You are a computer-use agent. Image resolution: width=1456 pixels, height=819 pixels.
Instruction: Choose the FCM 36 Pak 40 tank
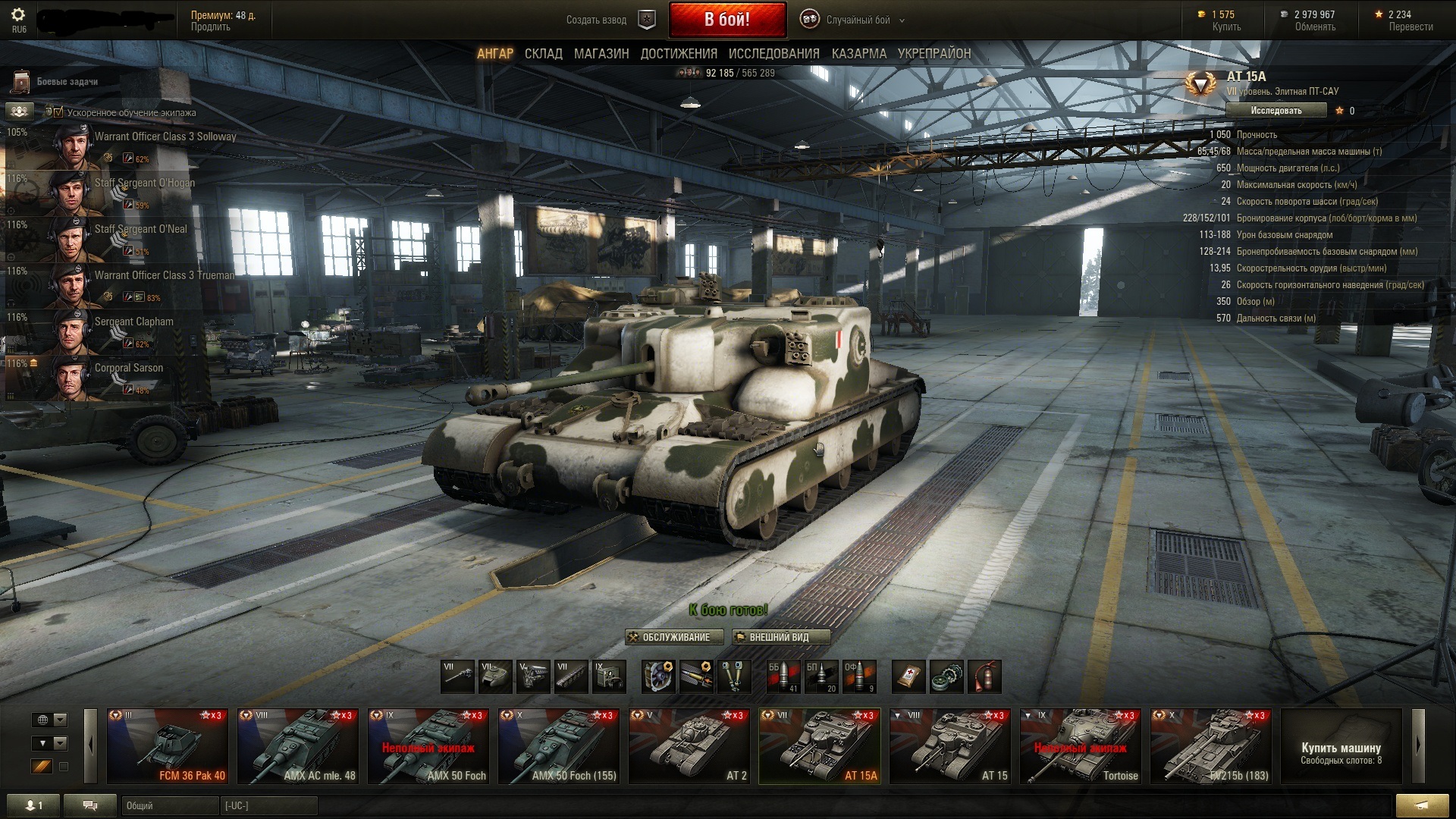click(x=167, y=746)
